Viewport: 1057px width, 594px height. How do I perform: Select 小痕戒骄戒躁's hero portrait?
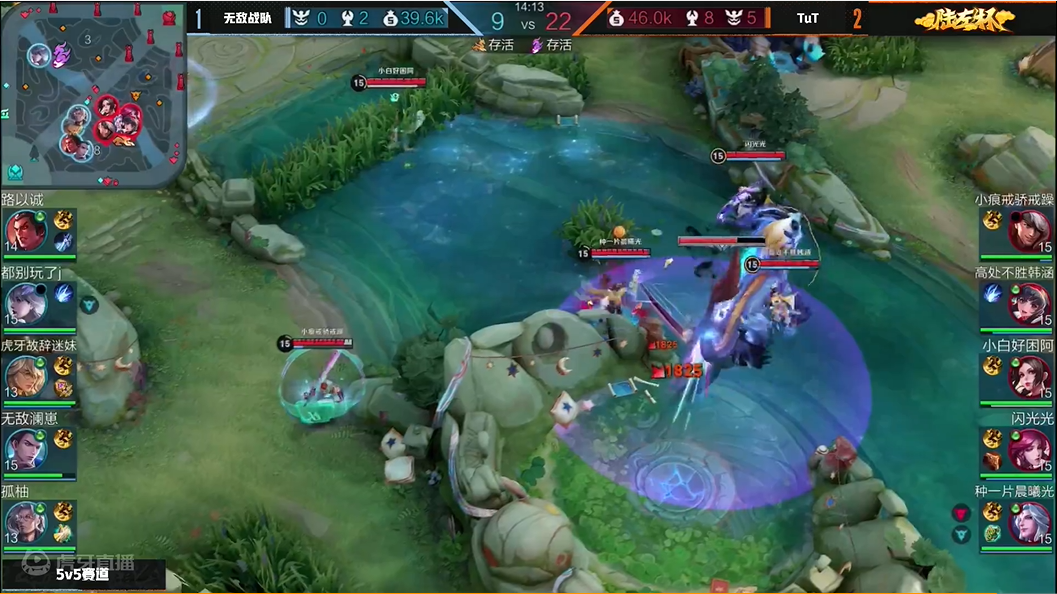click(1029, 232)
